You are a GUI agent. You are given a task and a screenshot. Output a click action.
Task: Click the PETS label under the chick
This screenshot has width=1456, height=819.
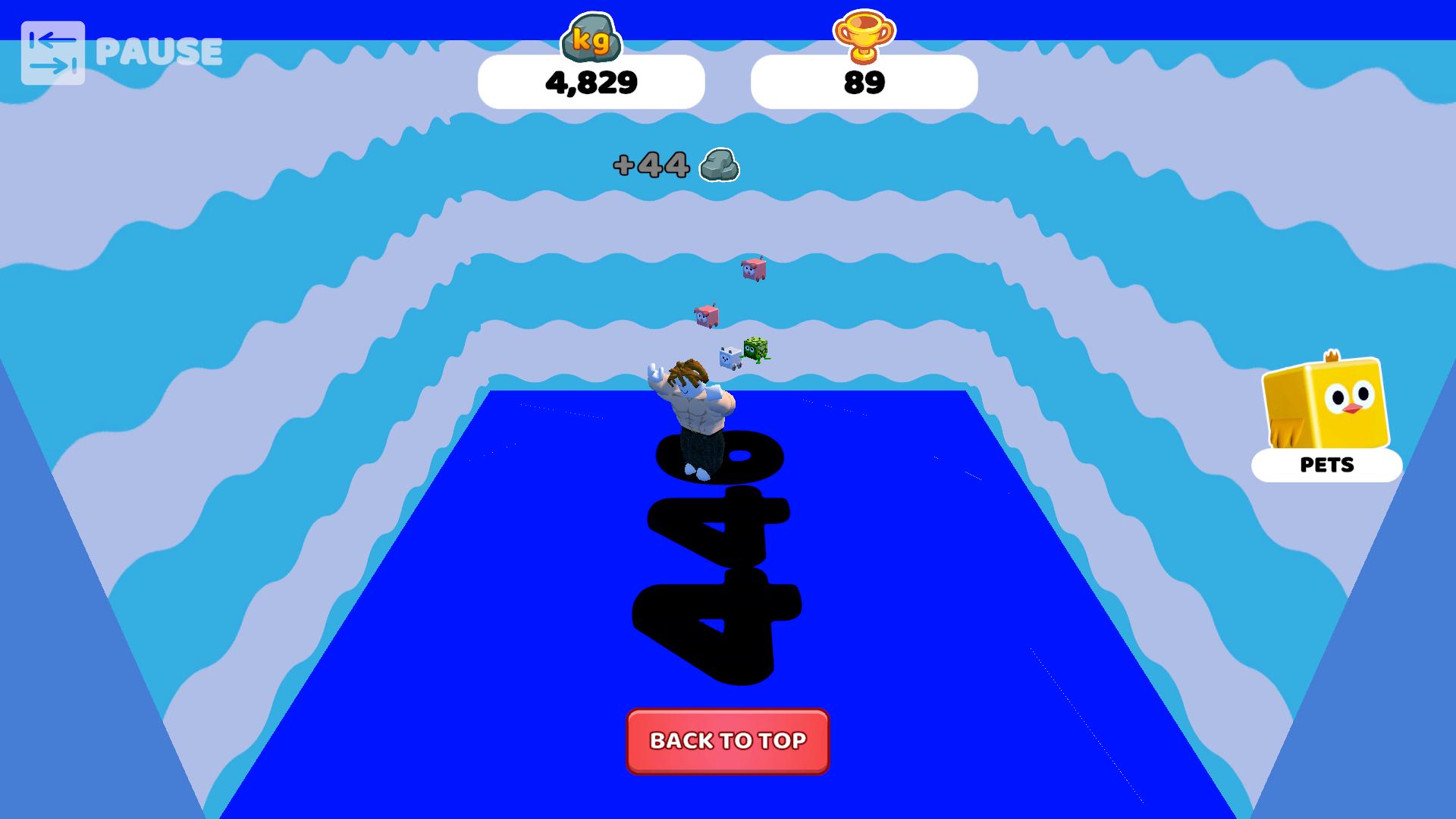tap(1327, 466)
